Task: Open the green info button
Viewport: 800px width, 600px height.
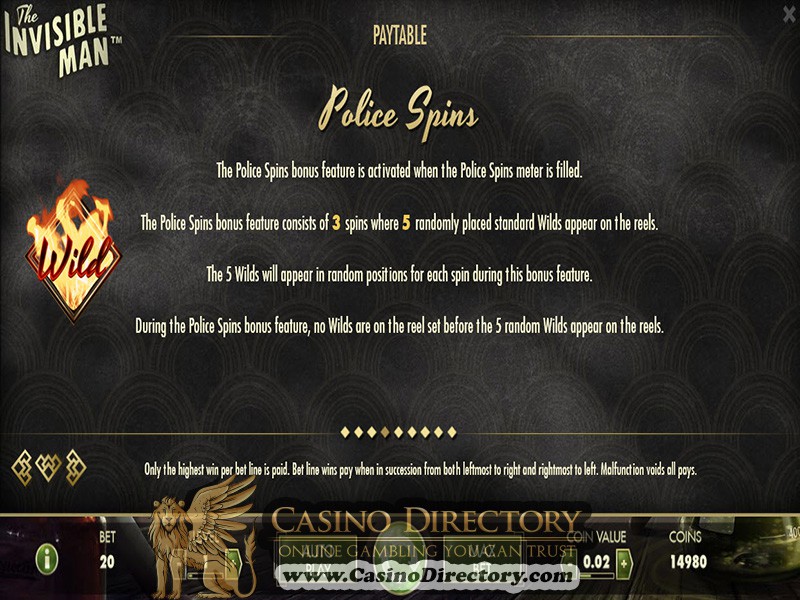Action: click(x=46, y=559)
